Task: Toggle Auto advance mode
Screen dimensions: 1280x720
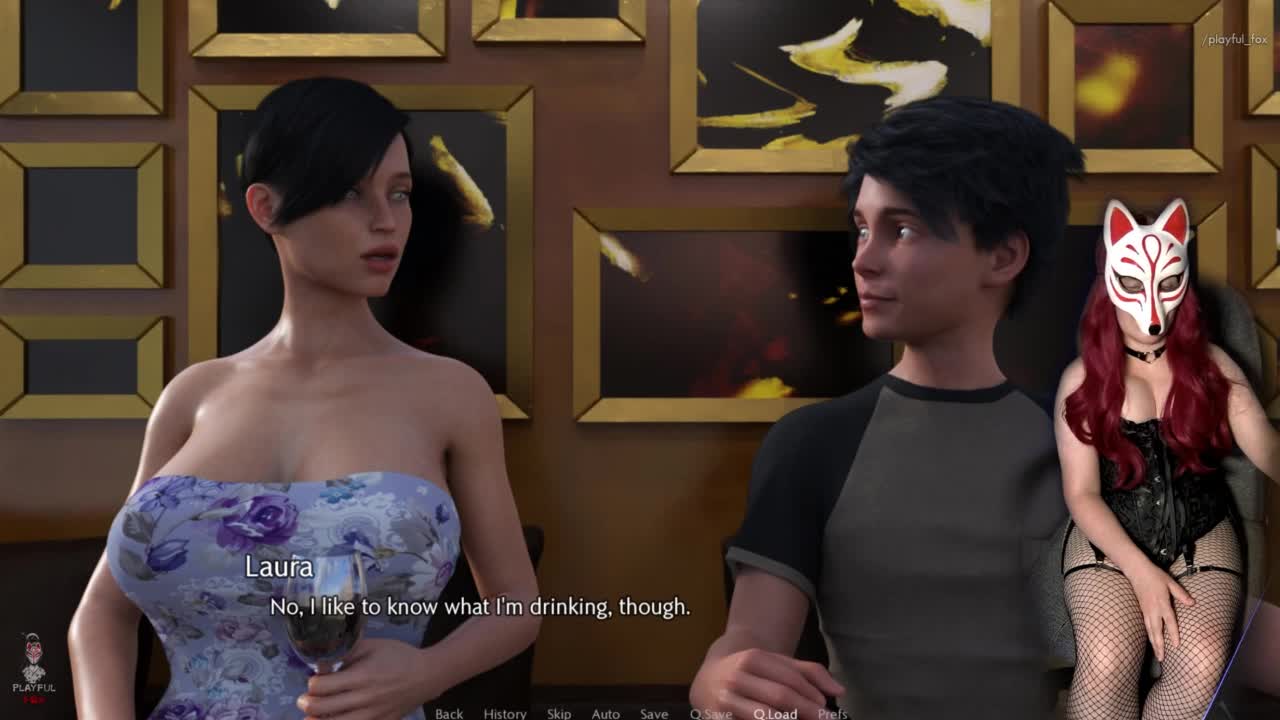Action: [606, 713]
